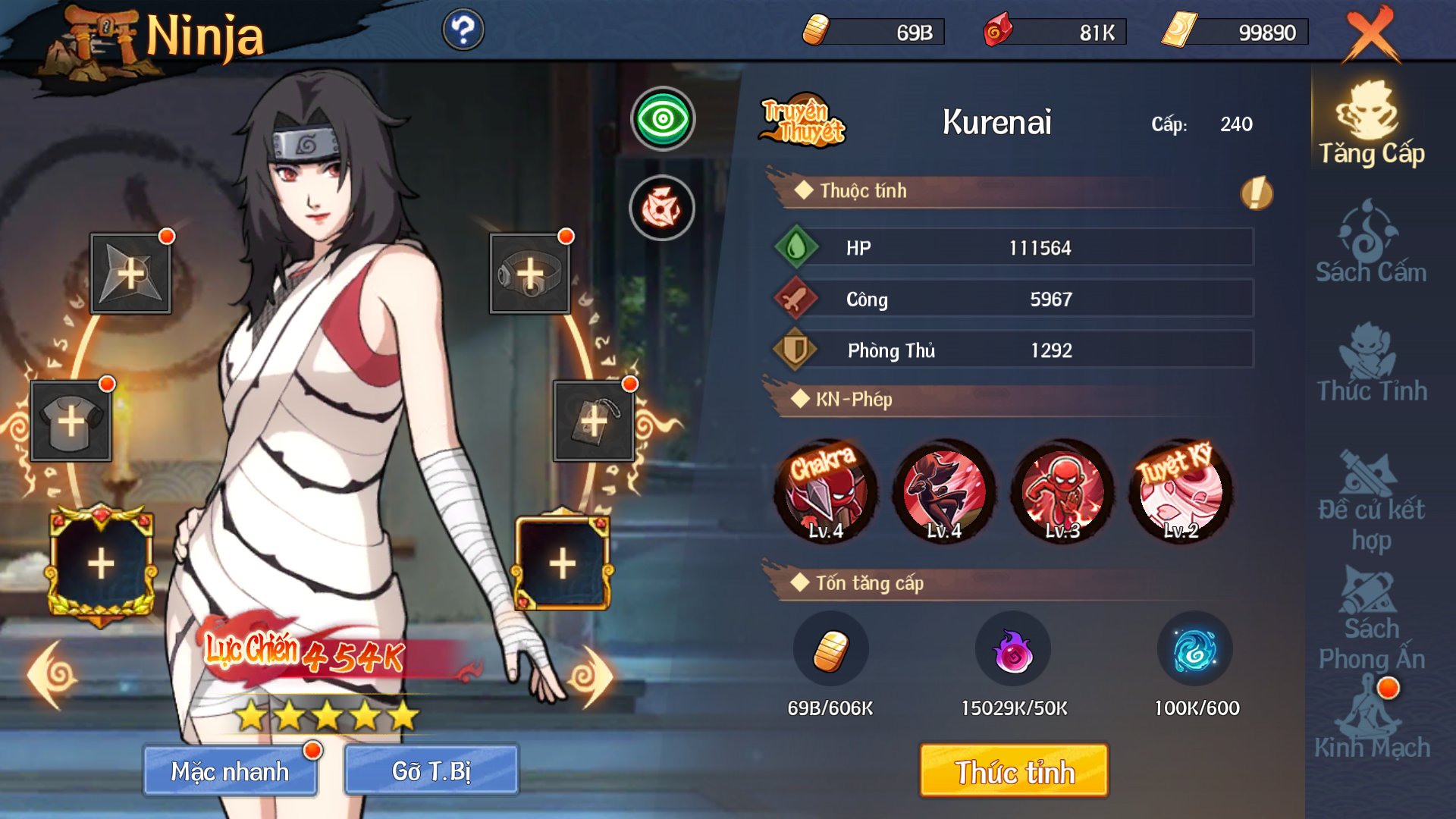The height and width of the screenshot is (819, 1456).
Task: Select the Thức Tỉnh side tab
Action: pos(1371,362)
